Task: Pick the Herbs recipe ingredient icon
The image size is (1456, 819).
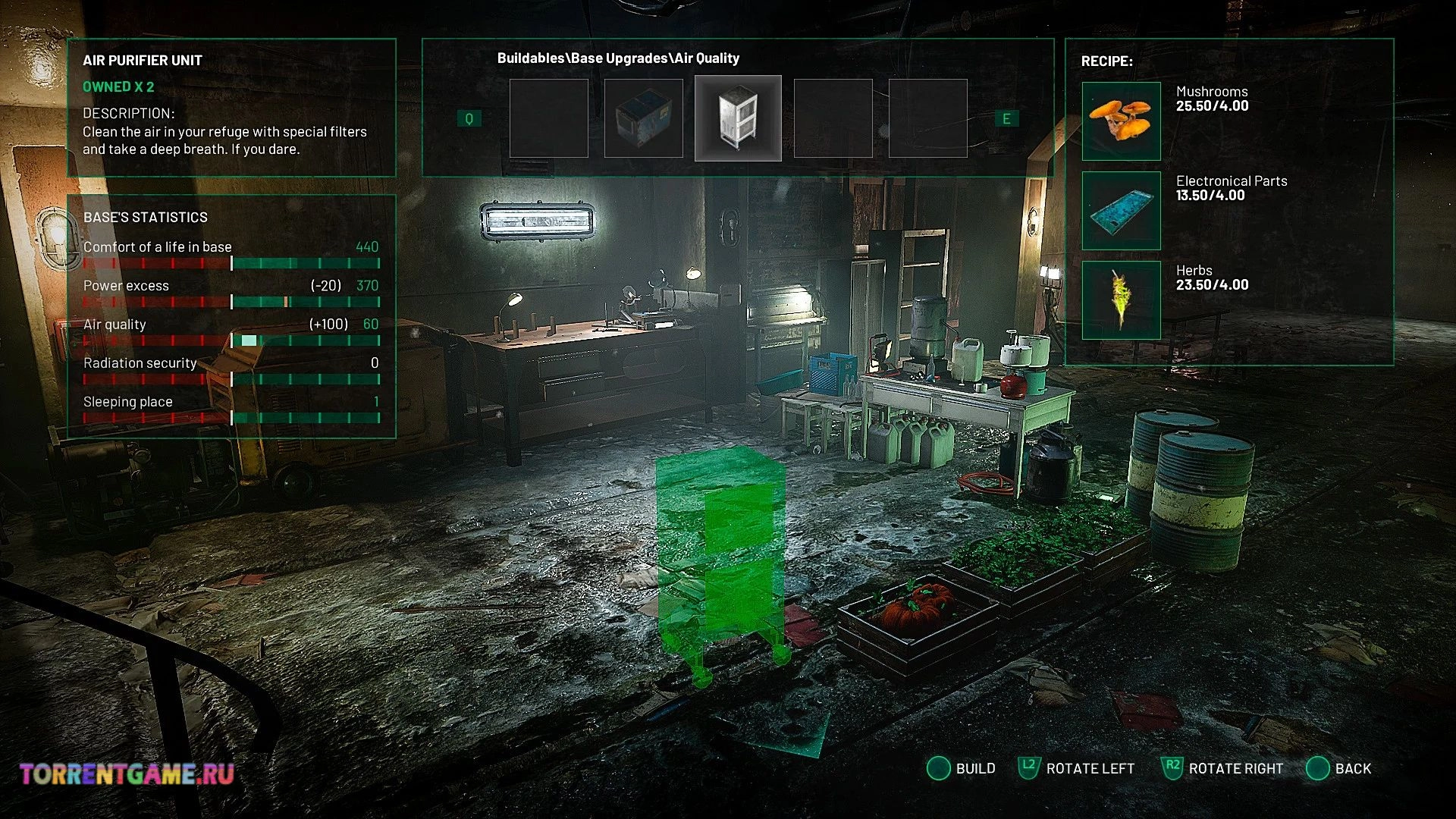Action: (1121, 300)
